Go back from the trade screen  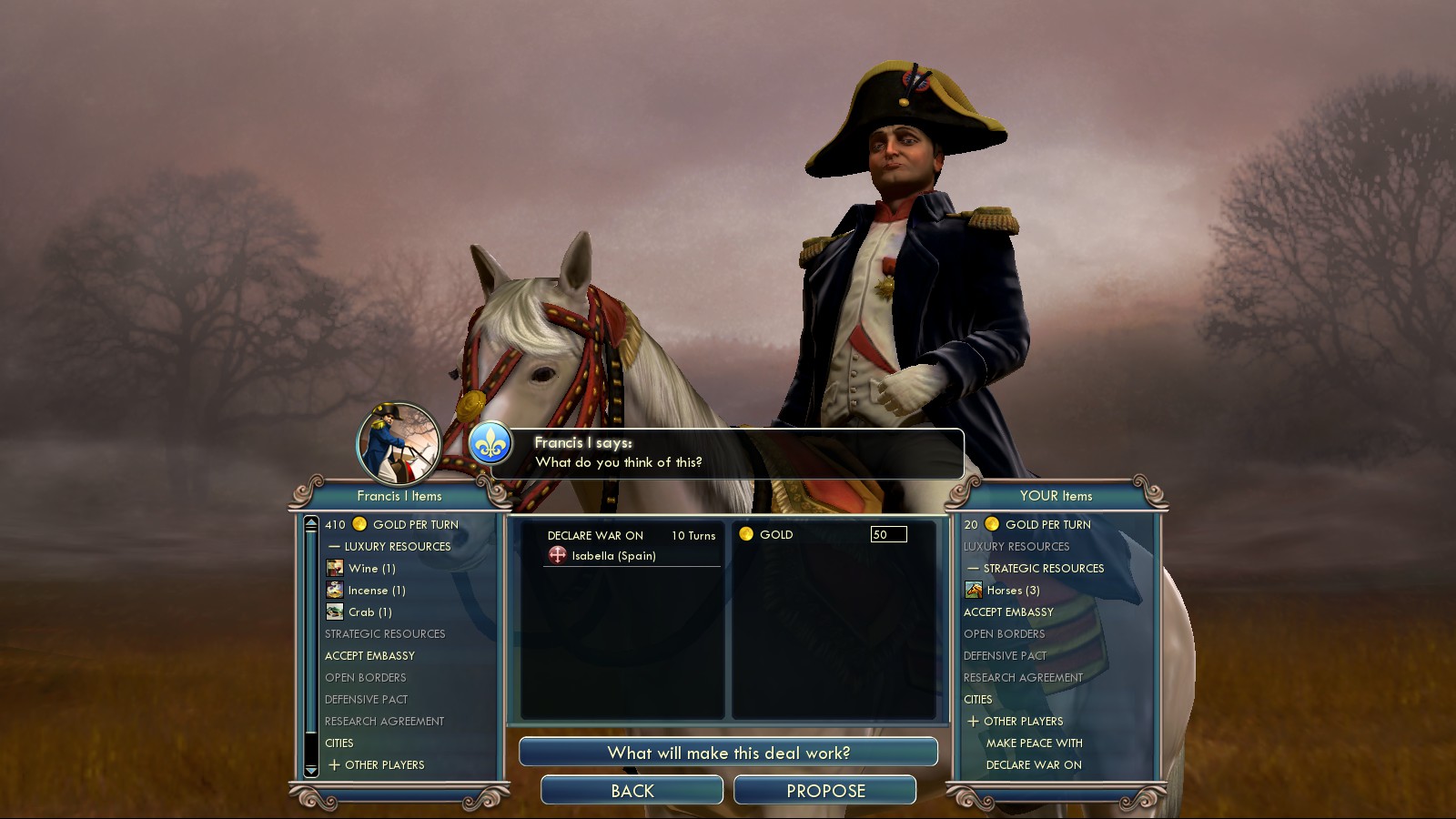click(x=632, y=790)
